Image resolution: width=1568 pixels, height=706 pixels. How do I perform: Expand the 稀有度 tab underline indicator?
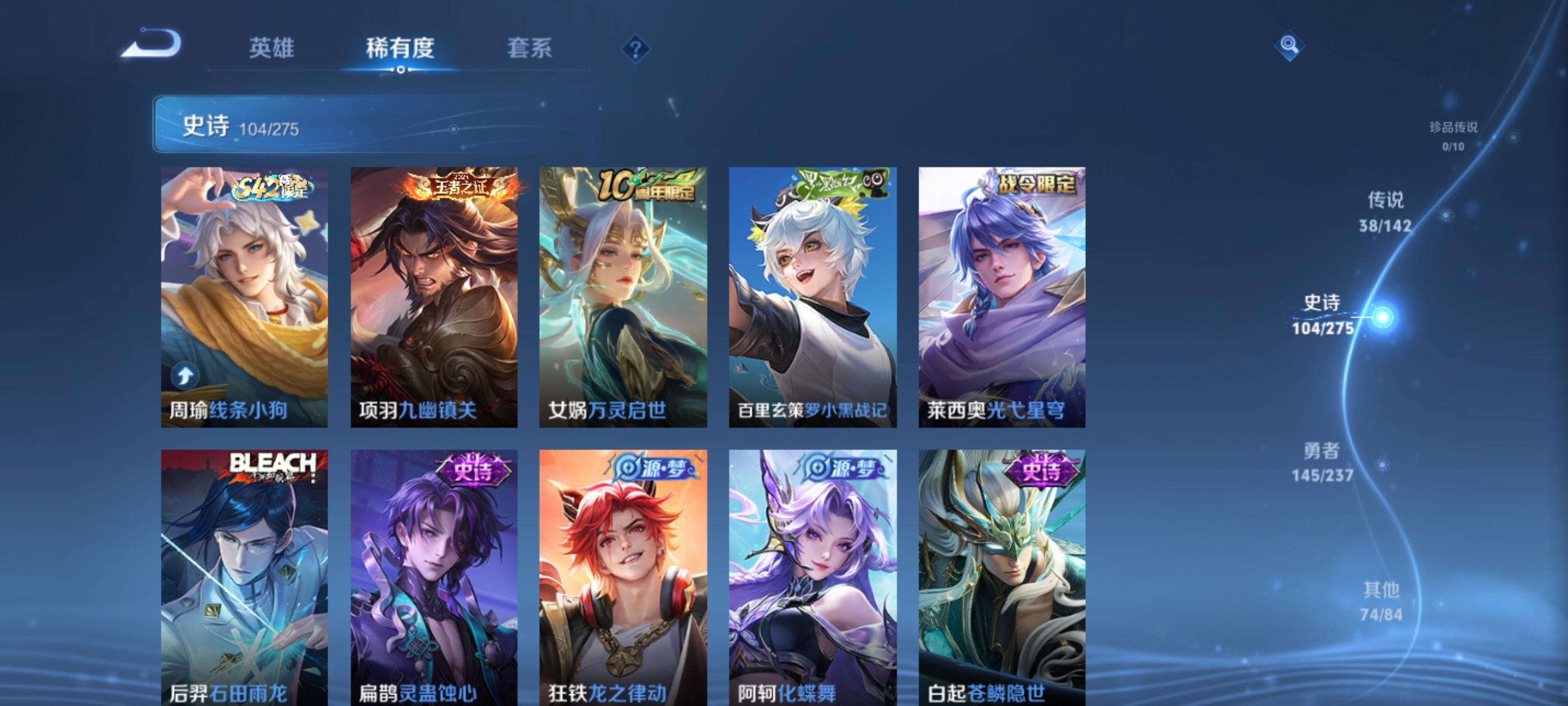400,70
